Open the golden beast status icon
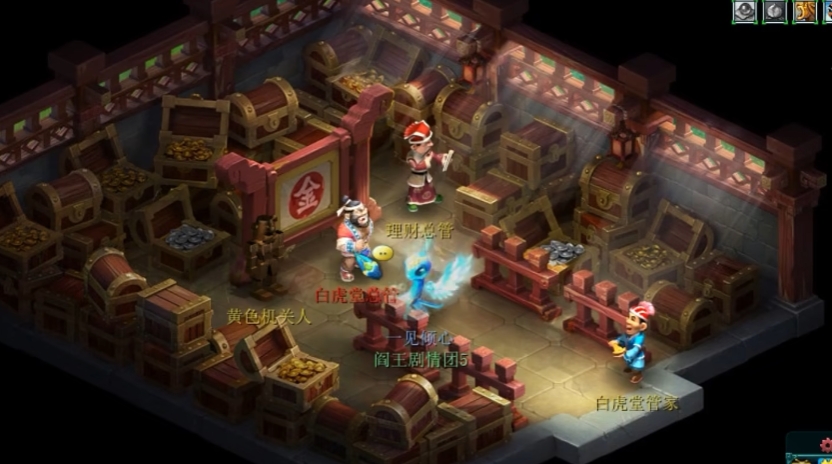The width and height of the screenshot is (832, 464). tap(804, 11)
